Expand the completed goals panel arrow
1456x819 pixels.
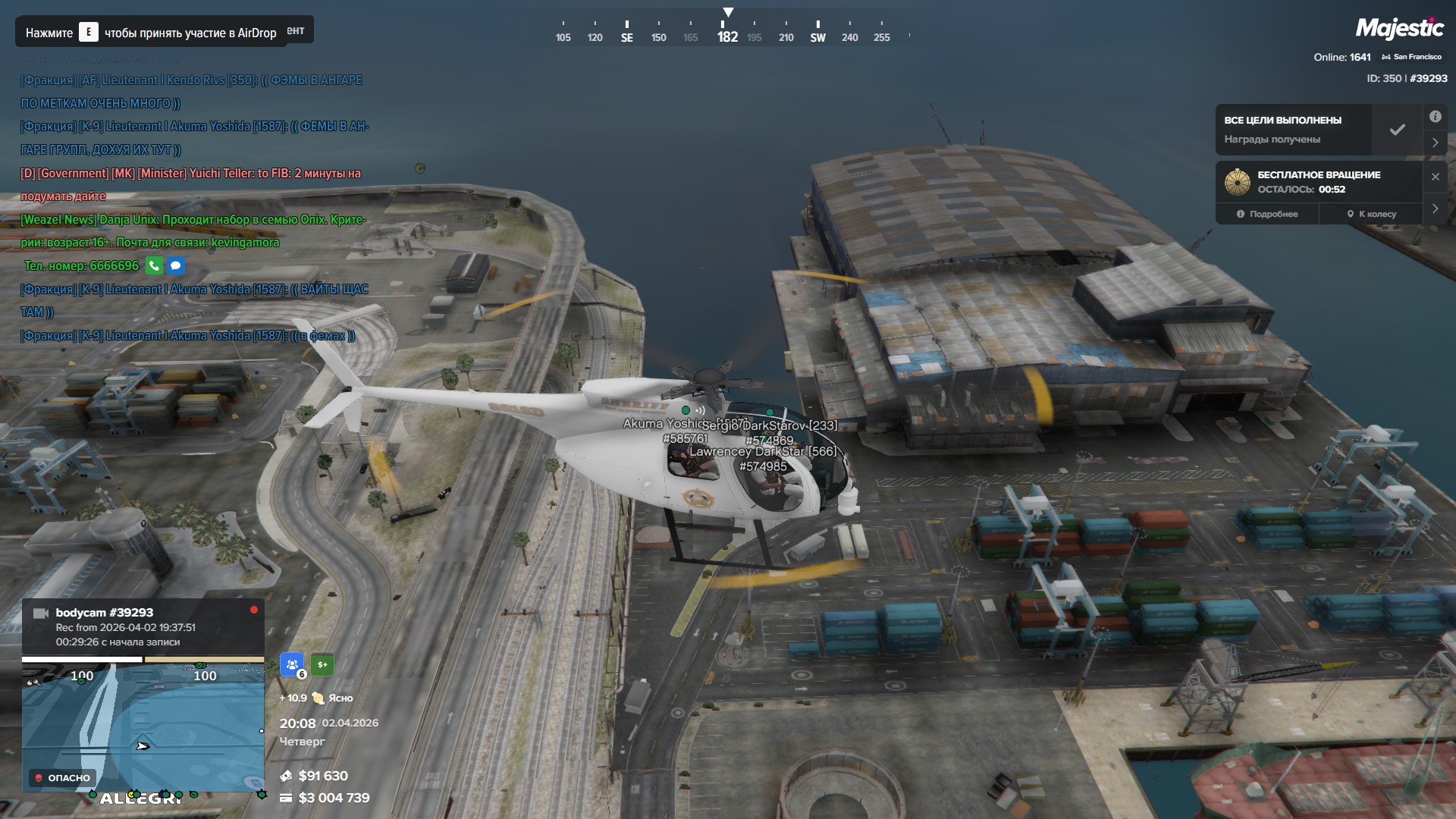[x=1435, y=143]
